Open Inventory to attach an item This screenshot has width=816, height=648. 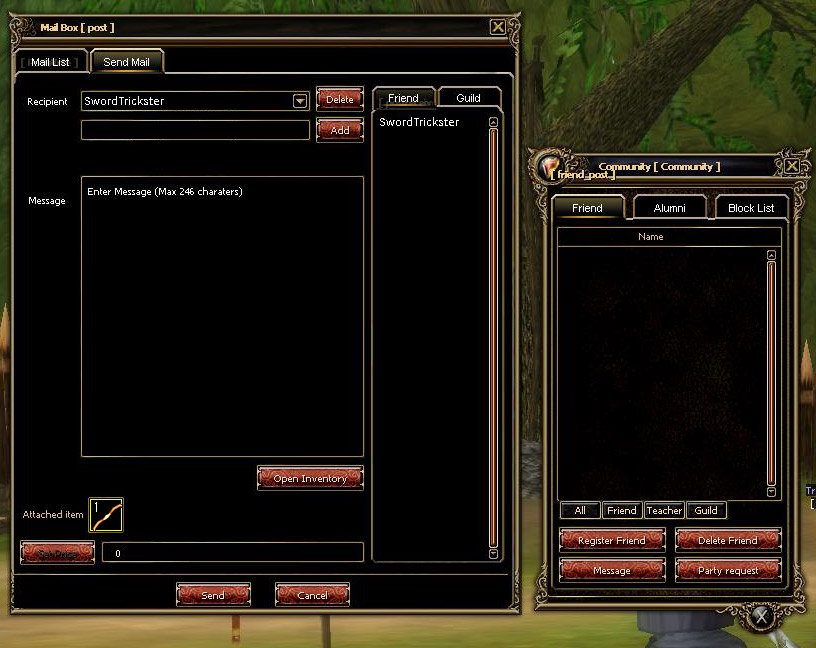pos(310,478)
